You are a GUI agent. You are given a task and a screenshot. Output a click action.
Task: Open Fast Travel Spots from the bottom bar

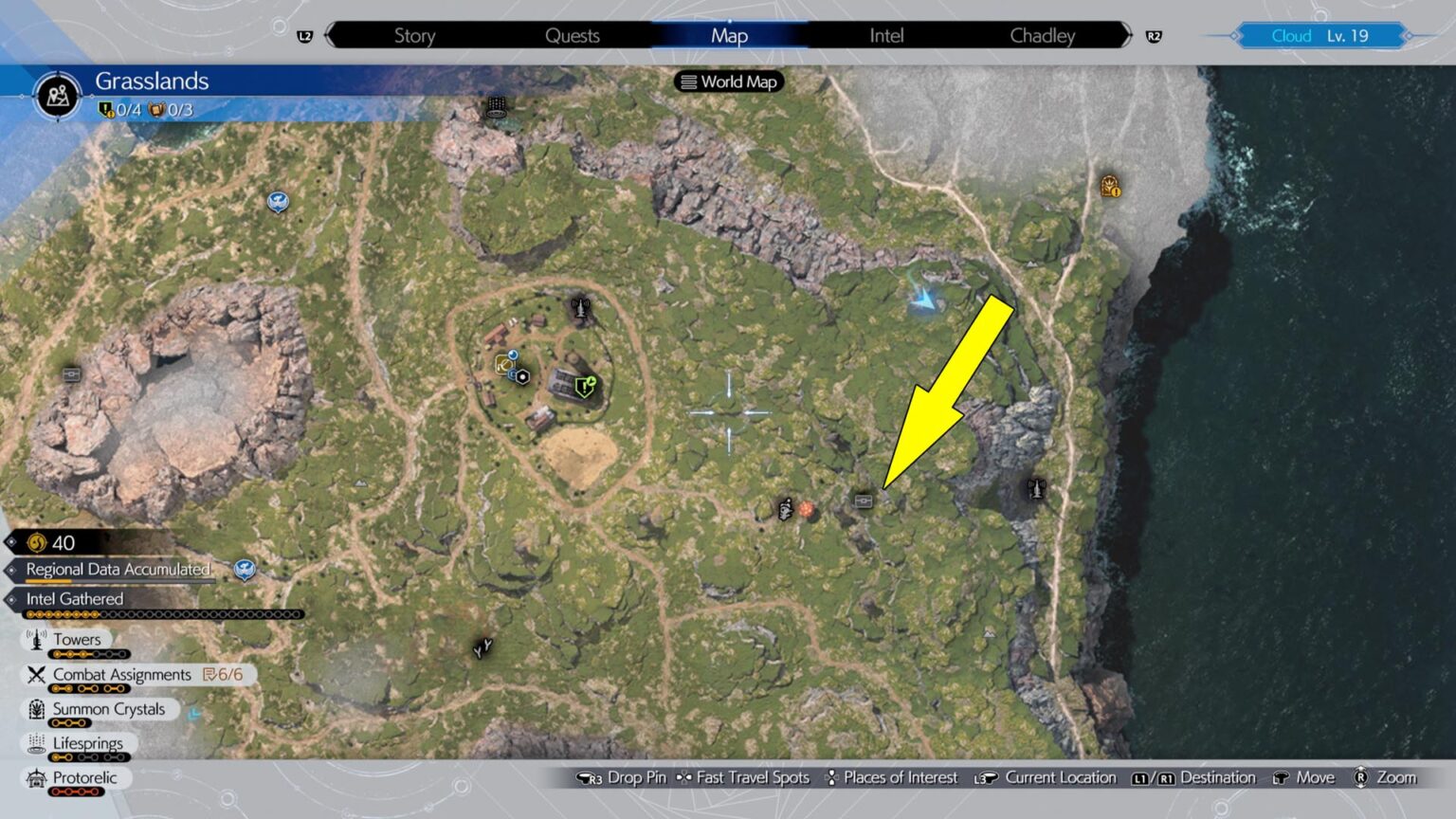click(744, 777)
